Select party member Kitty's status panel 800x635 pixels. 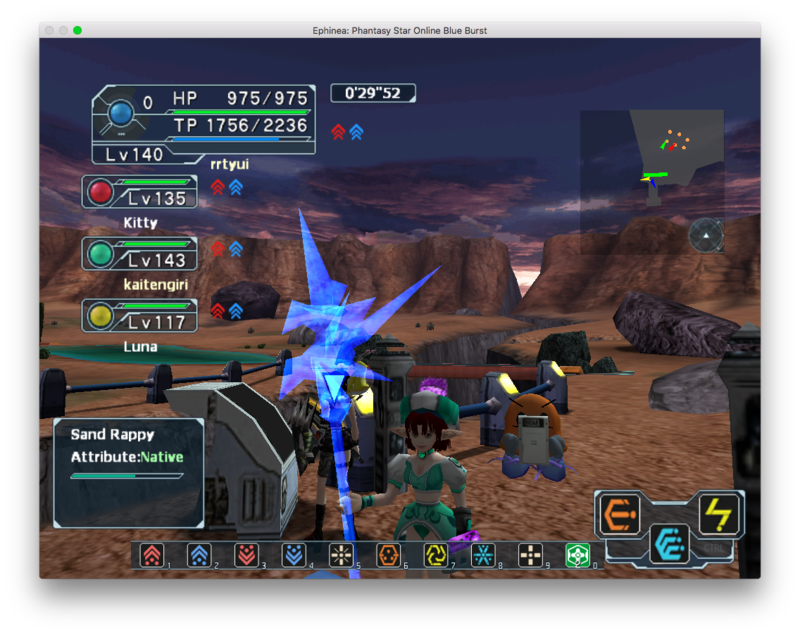coord(140,192)
